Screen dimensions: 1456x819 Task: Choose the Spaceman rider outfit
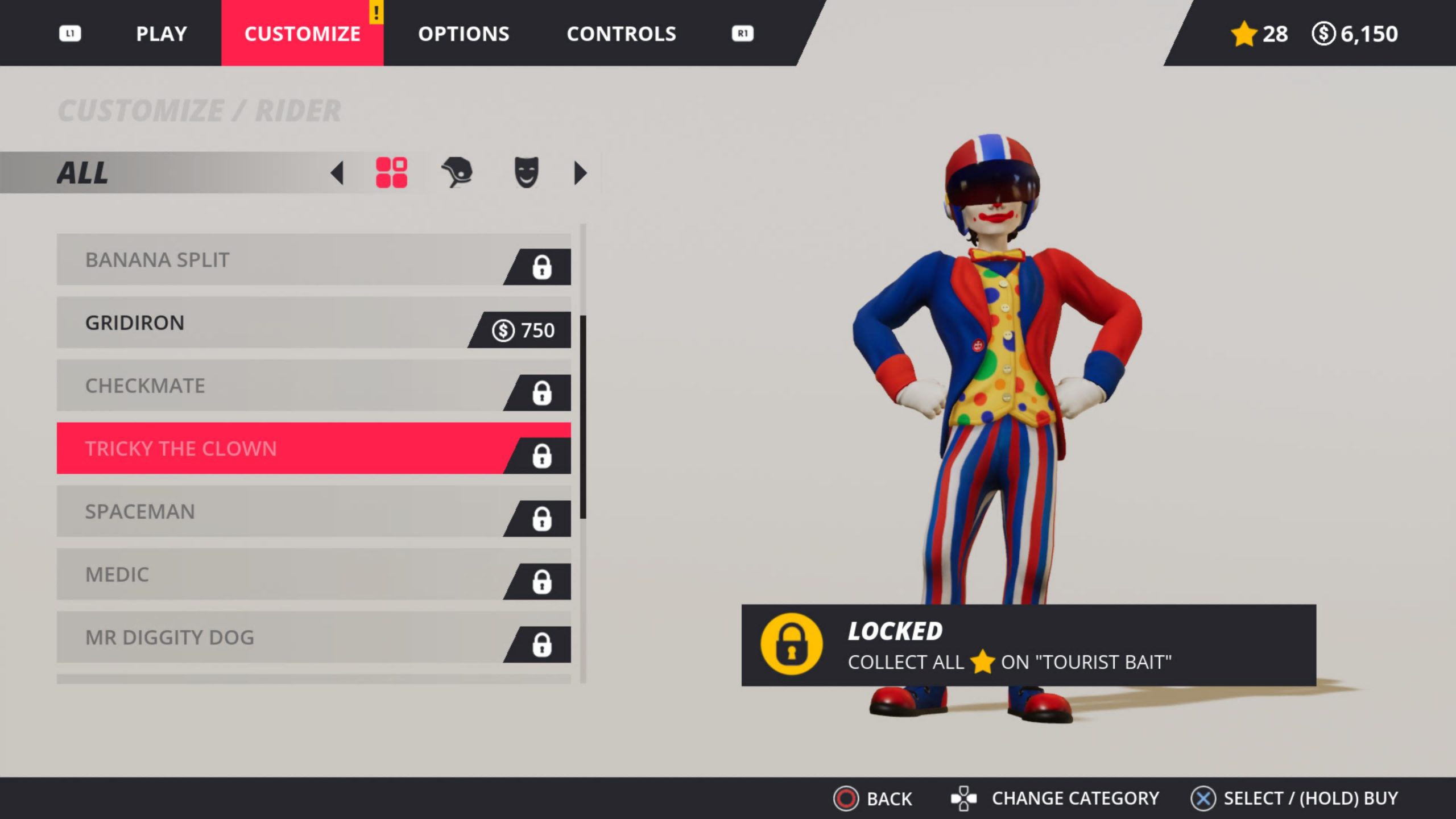coord(313,511)
